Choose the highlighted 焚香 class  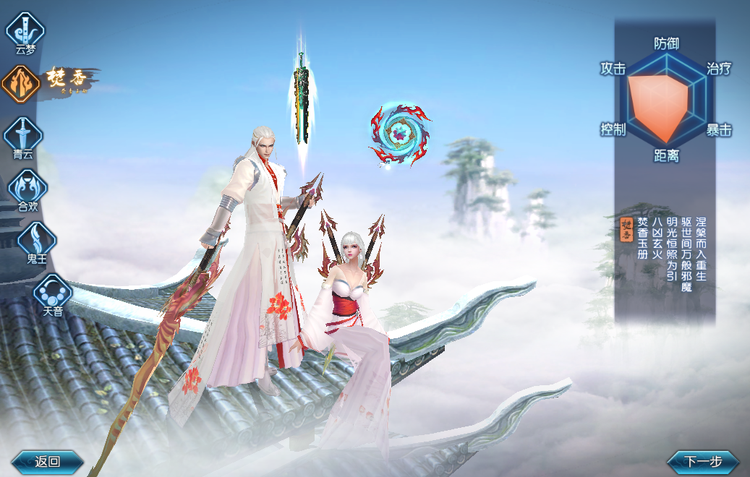point(22,84)
